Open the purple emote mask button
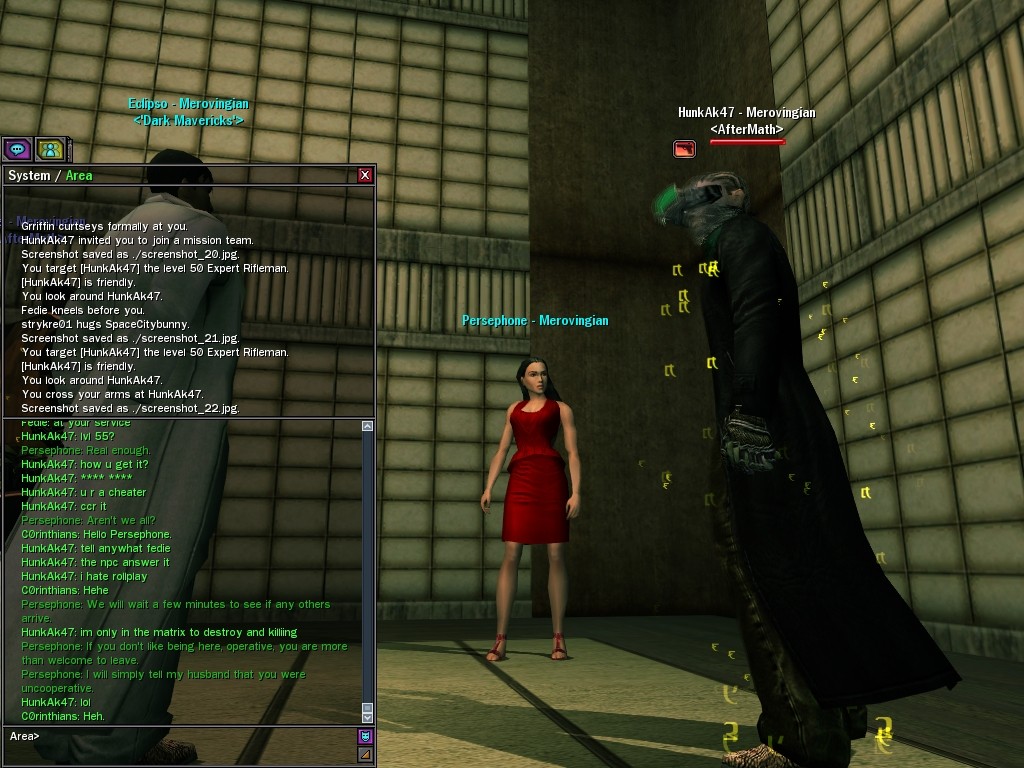This screenshot has width=1024, height=768. (x=365, y=737)
